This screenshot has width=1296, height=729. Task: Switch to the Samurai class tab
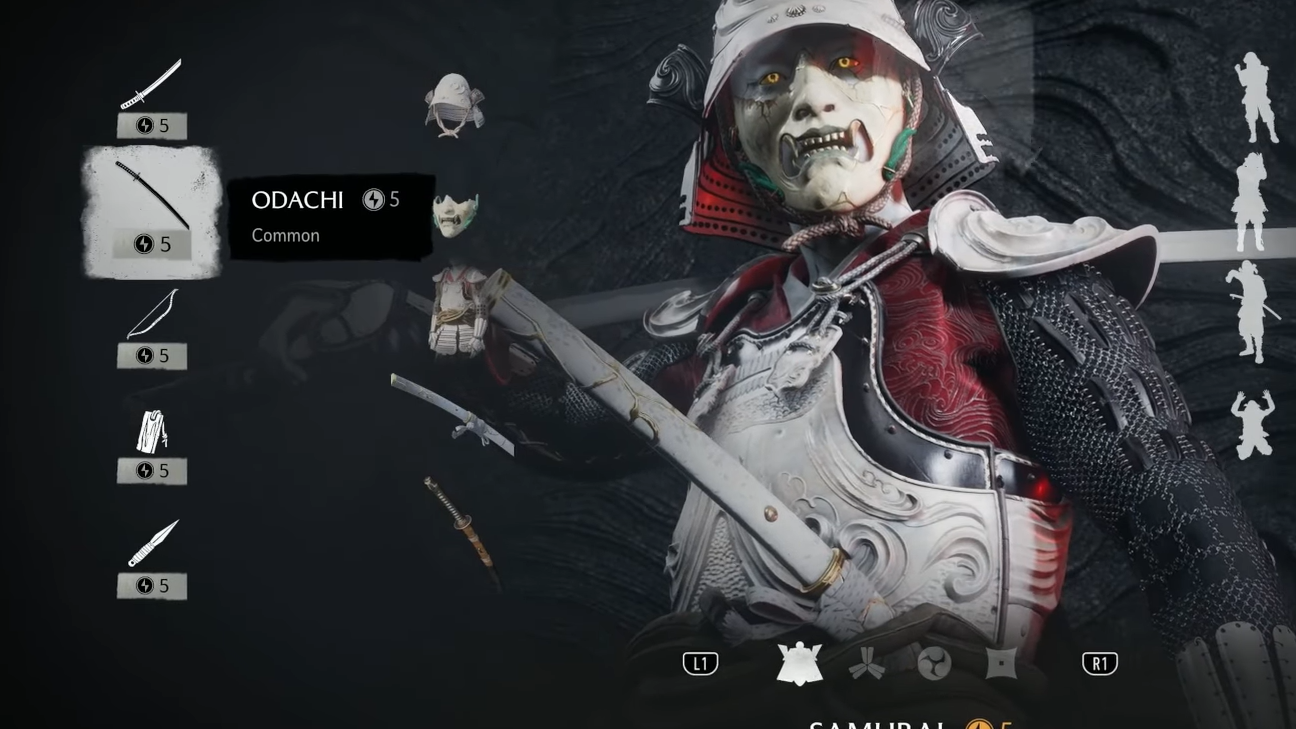(x=800, y=664)
